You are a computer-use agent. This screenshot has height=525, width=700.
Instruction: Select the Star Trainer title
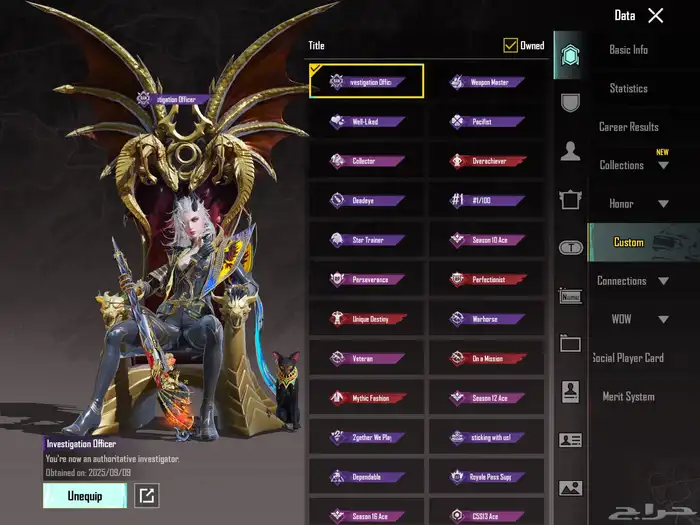point(366,240)
